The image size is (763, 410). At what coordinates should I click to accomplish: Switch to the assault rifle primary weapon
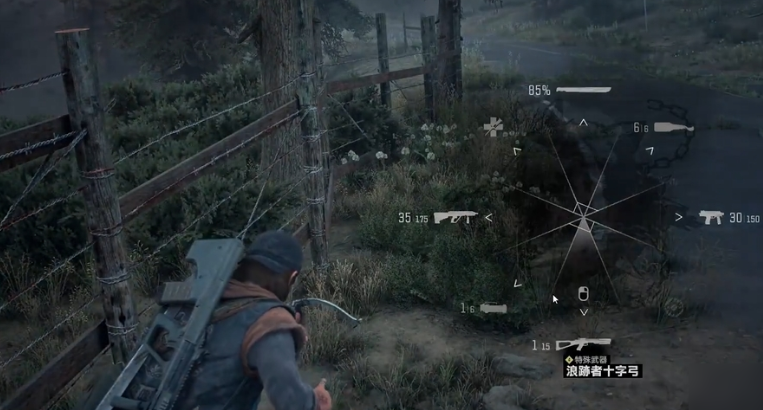point(455,217)
